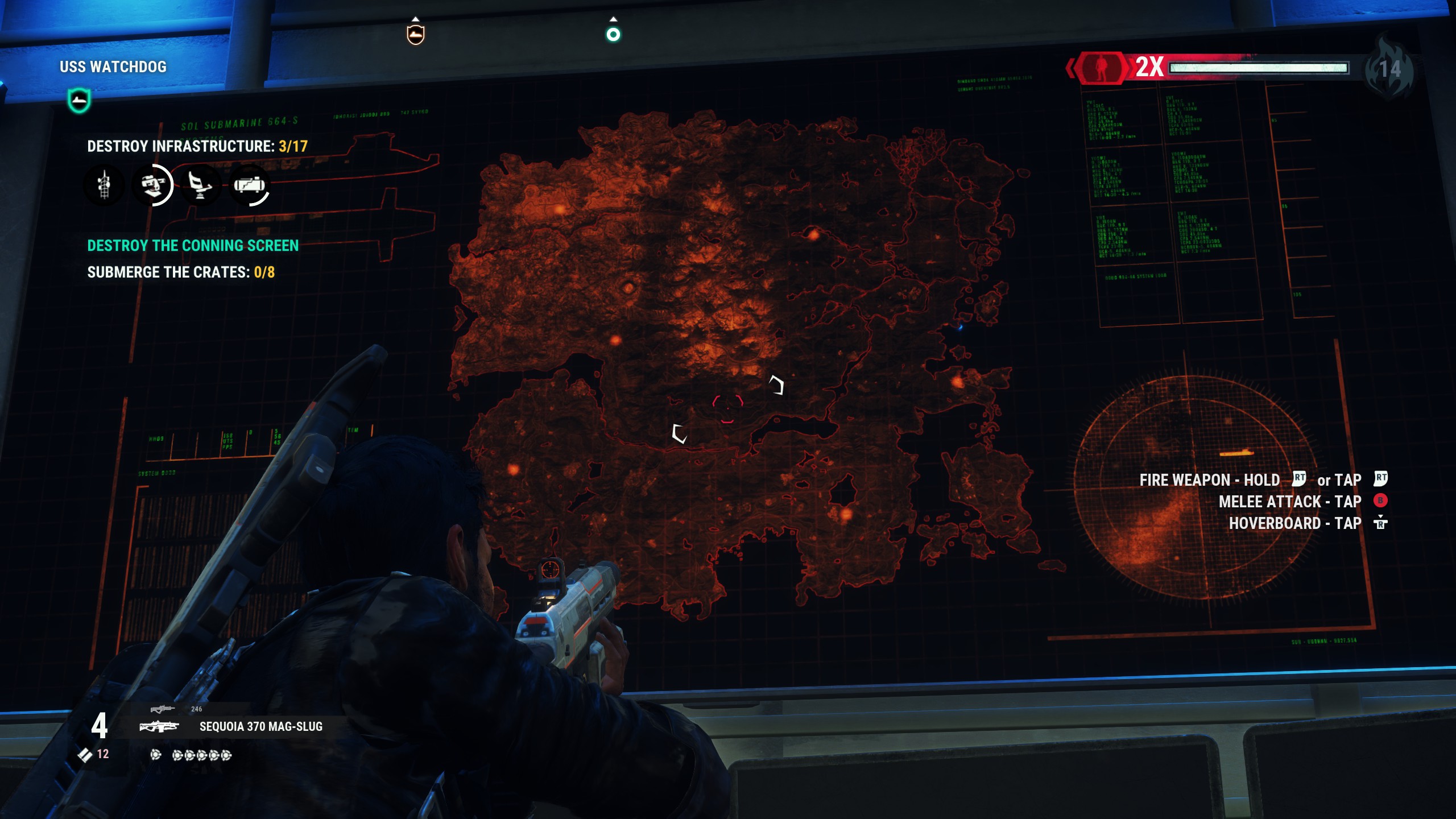Select the Destroy the Conning Screen objective
1456x819 pixels.
(x=193, y=246)
